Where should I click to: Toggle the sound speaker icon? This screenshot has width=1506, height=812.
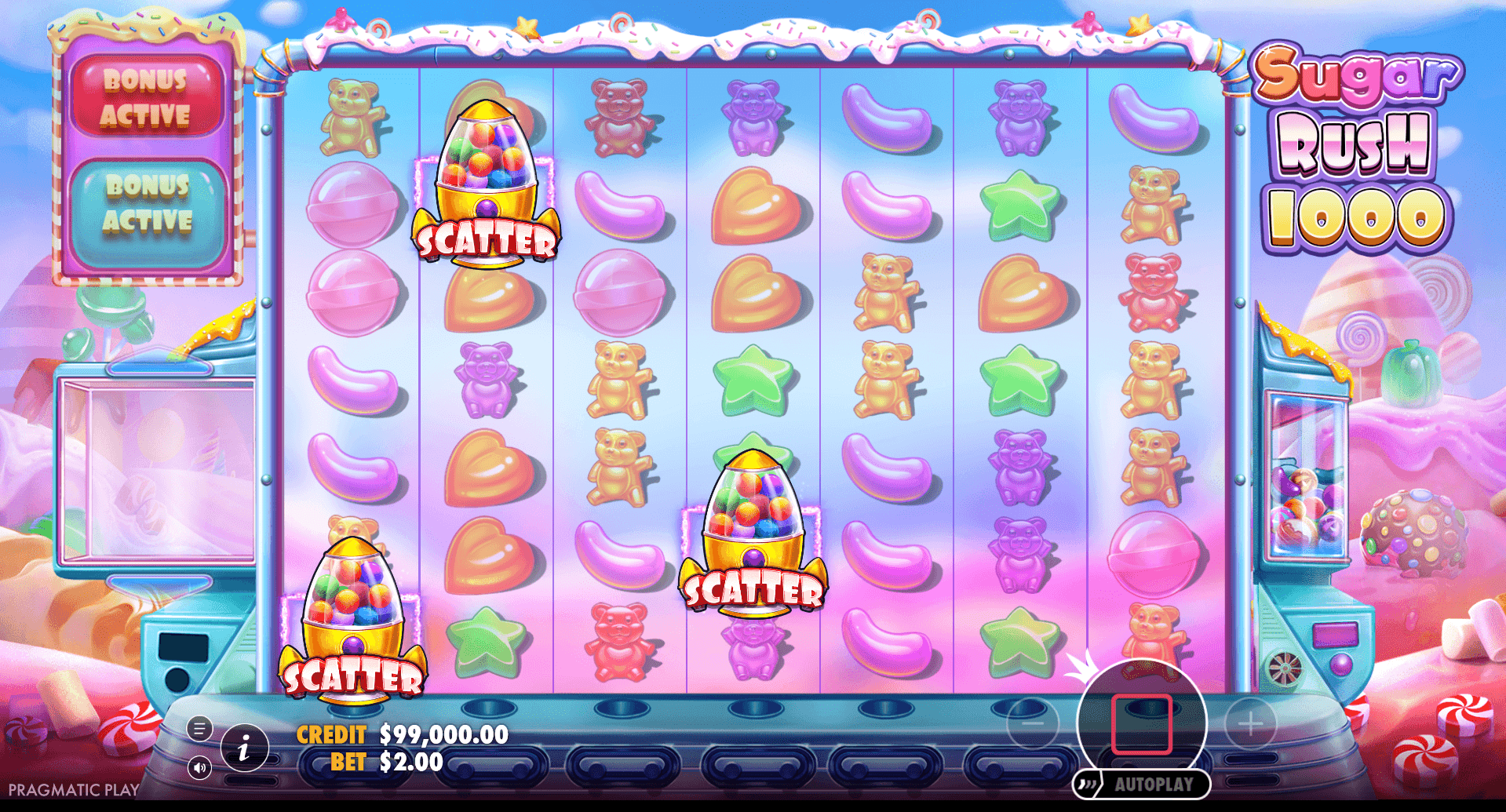pyautogui.click(x=199, y=767)
